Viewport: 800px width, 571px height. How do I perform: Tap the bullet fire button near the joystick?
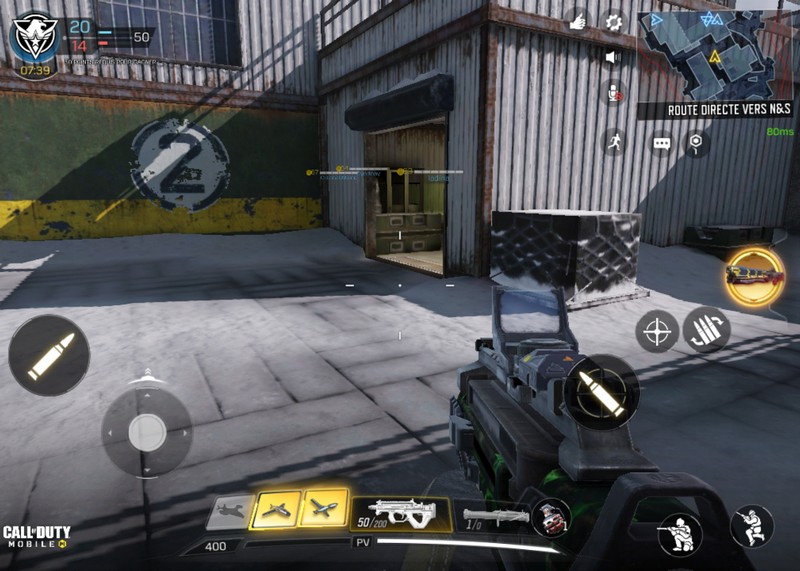click(x=49, y=356)
